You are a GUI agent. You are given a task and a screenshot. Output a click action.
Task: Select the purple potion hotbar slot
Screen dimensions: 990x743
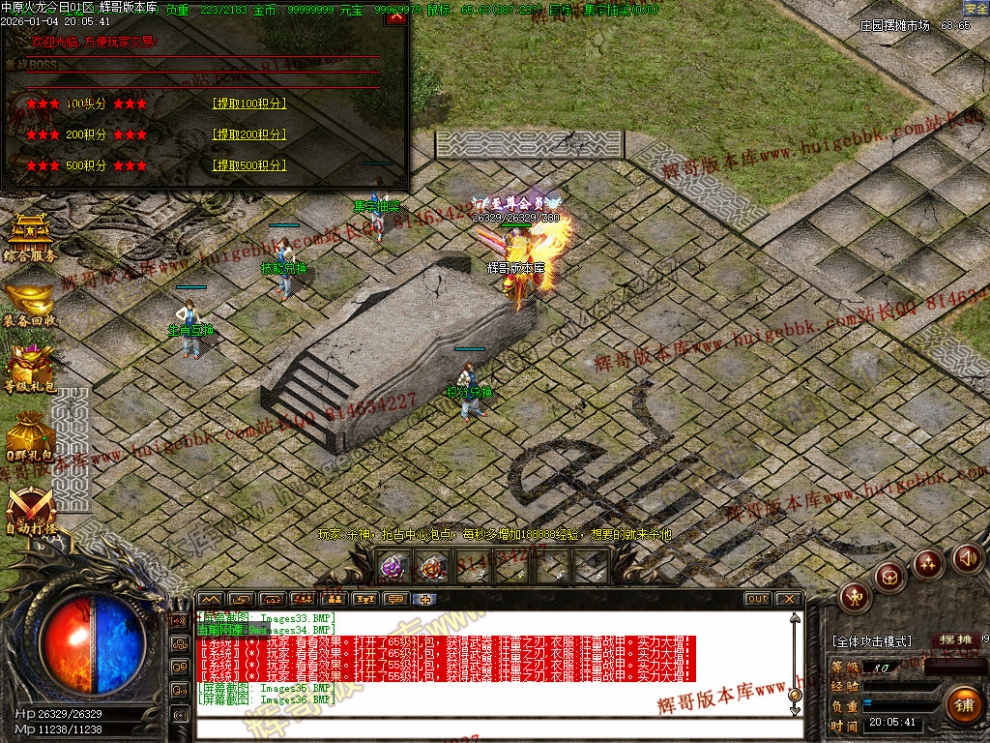tap(392, 568)
